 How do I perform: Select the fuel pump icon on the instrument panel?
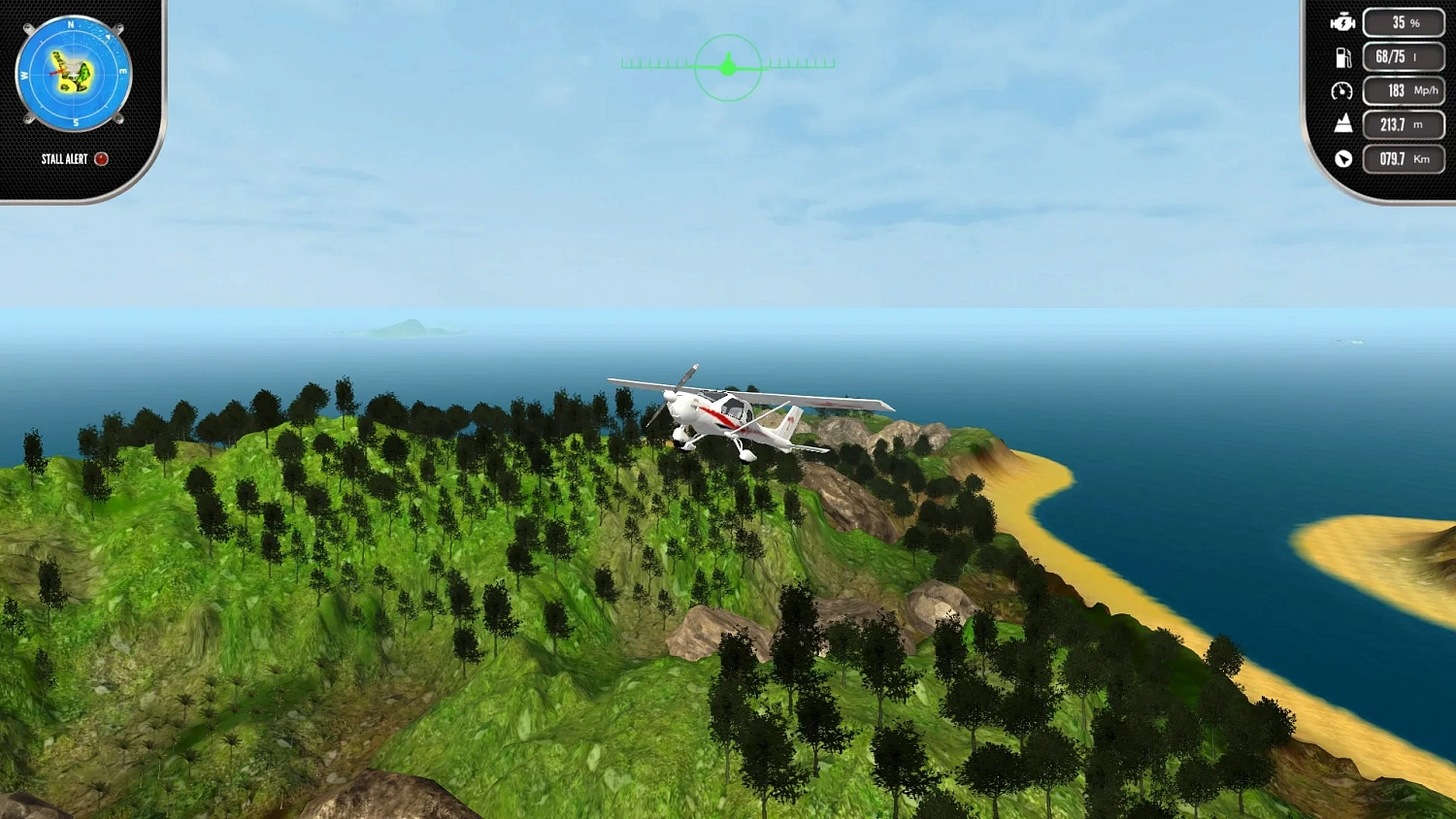tap(1343, 56)
